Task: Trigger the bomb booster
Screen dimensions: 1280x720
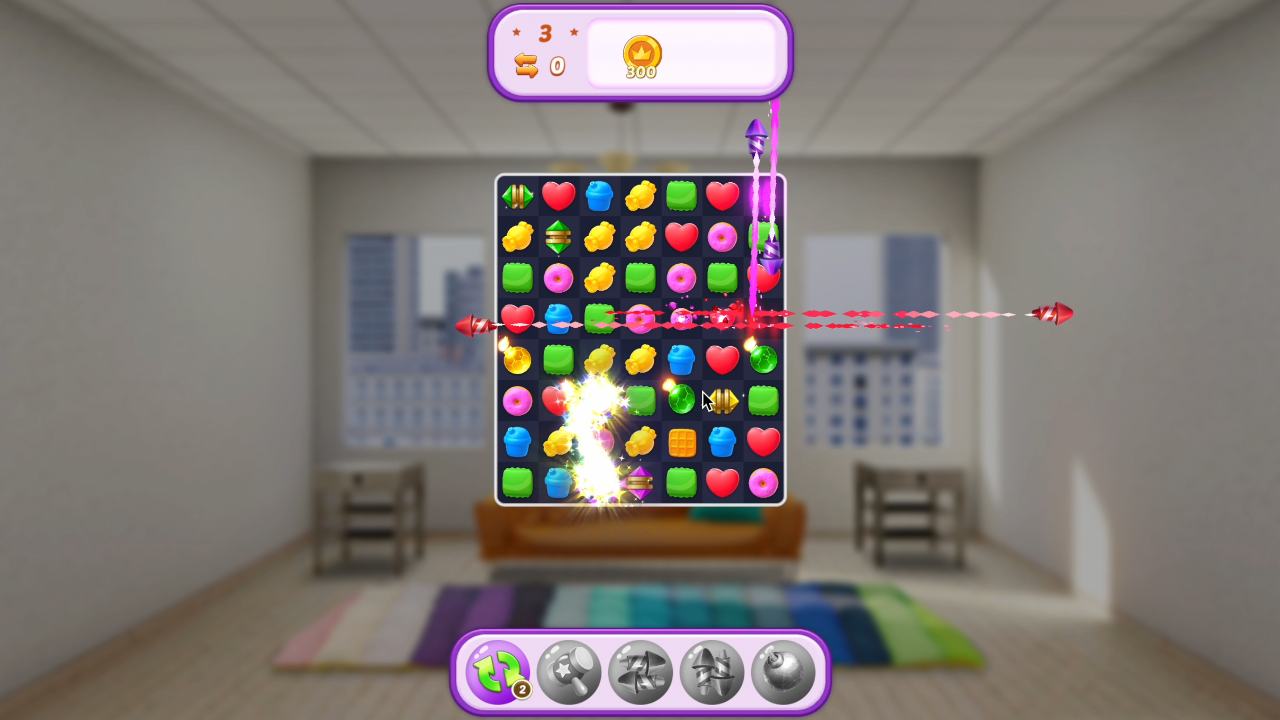Action: coord(782,672)
